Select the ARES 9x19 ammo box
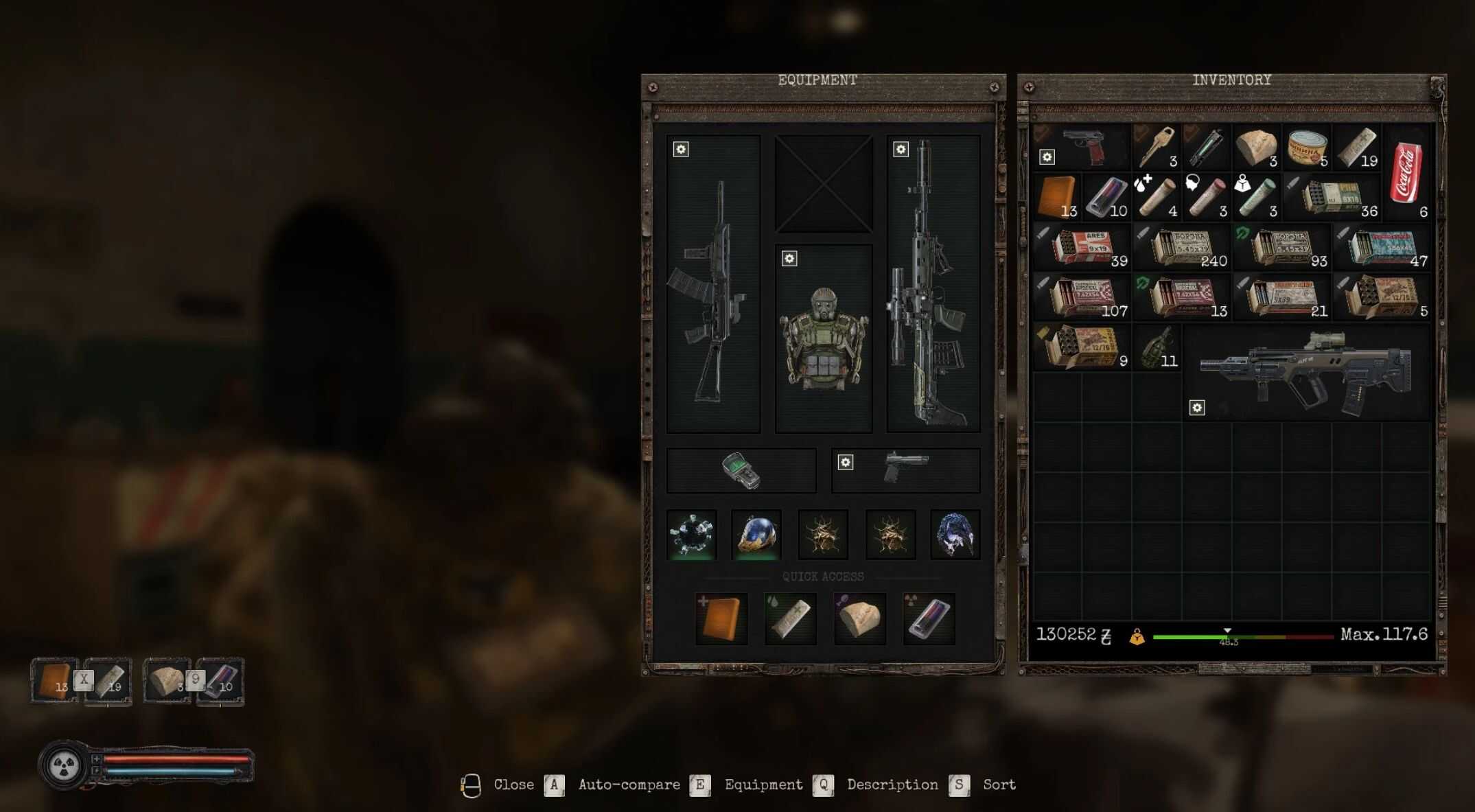The image size is (1475, 812). point(1082,247)
